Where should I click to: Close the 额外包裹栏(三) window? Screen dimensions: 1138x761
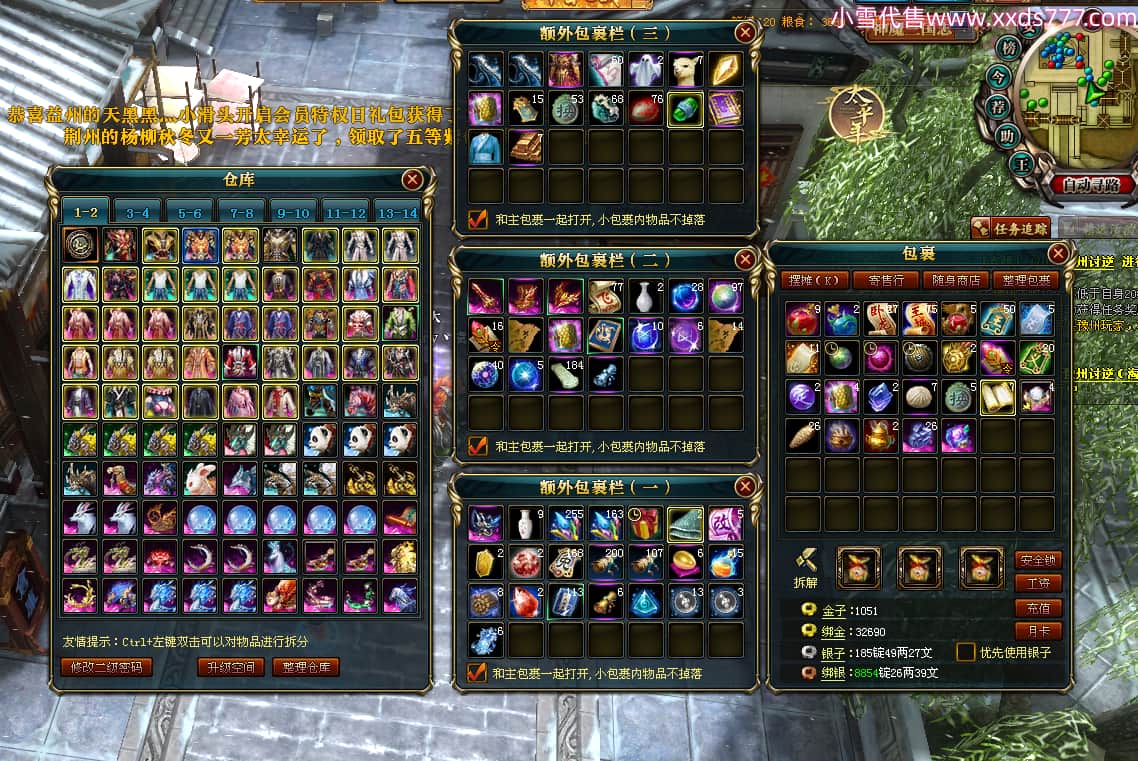(x=745, y=33)
